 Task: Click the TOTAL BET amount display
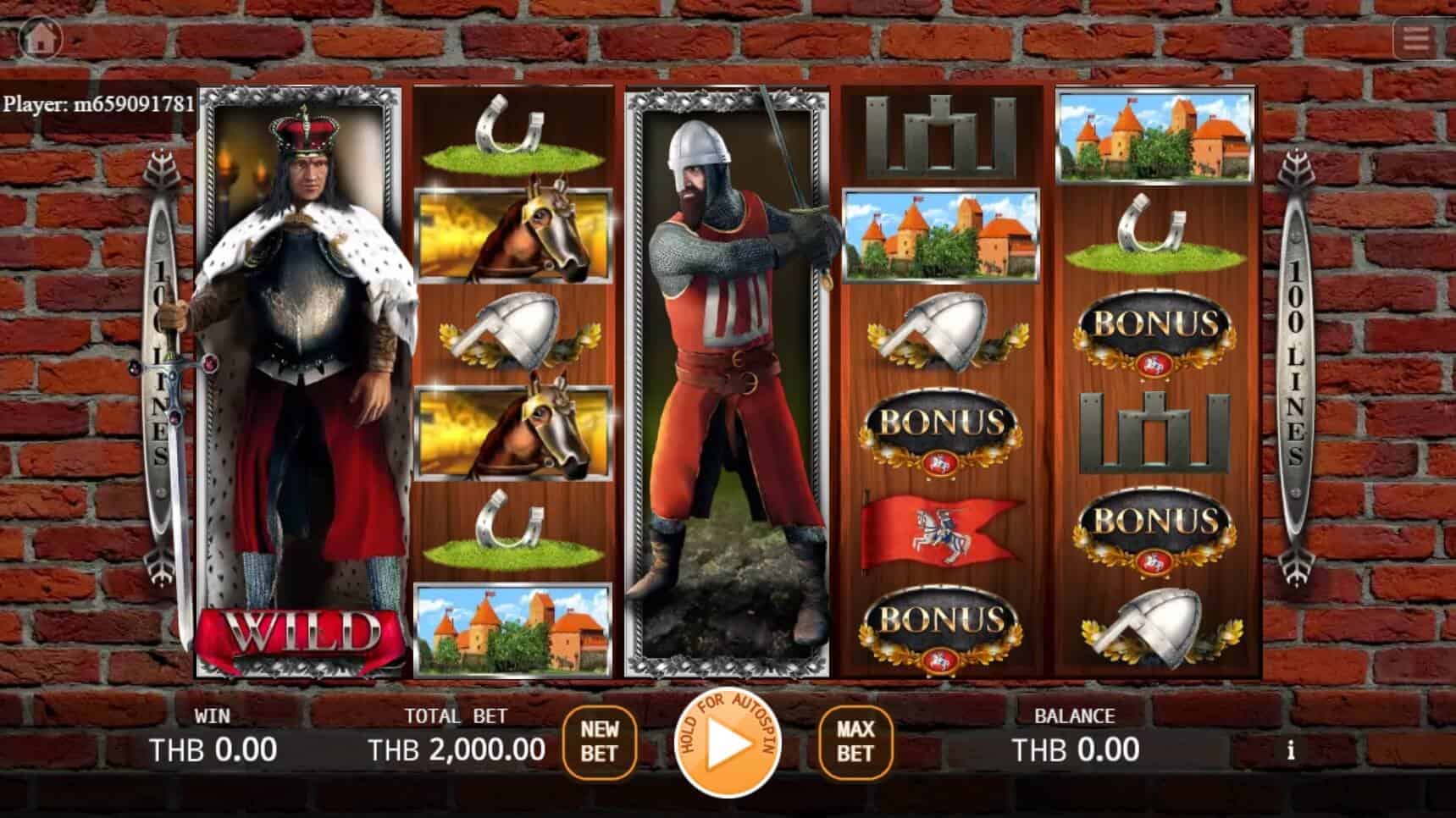[x=457, y=749]
